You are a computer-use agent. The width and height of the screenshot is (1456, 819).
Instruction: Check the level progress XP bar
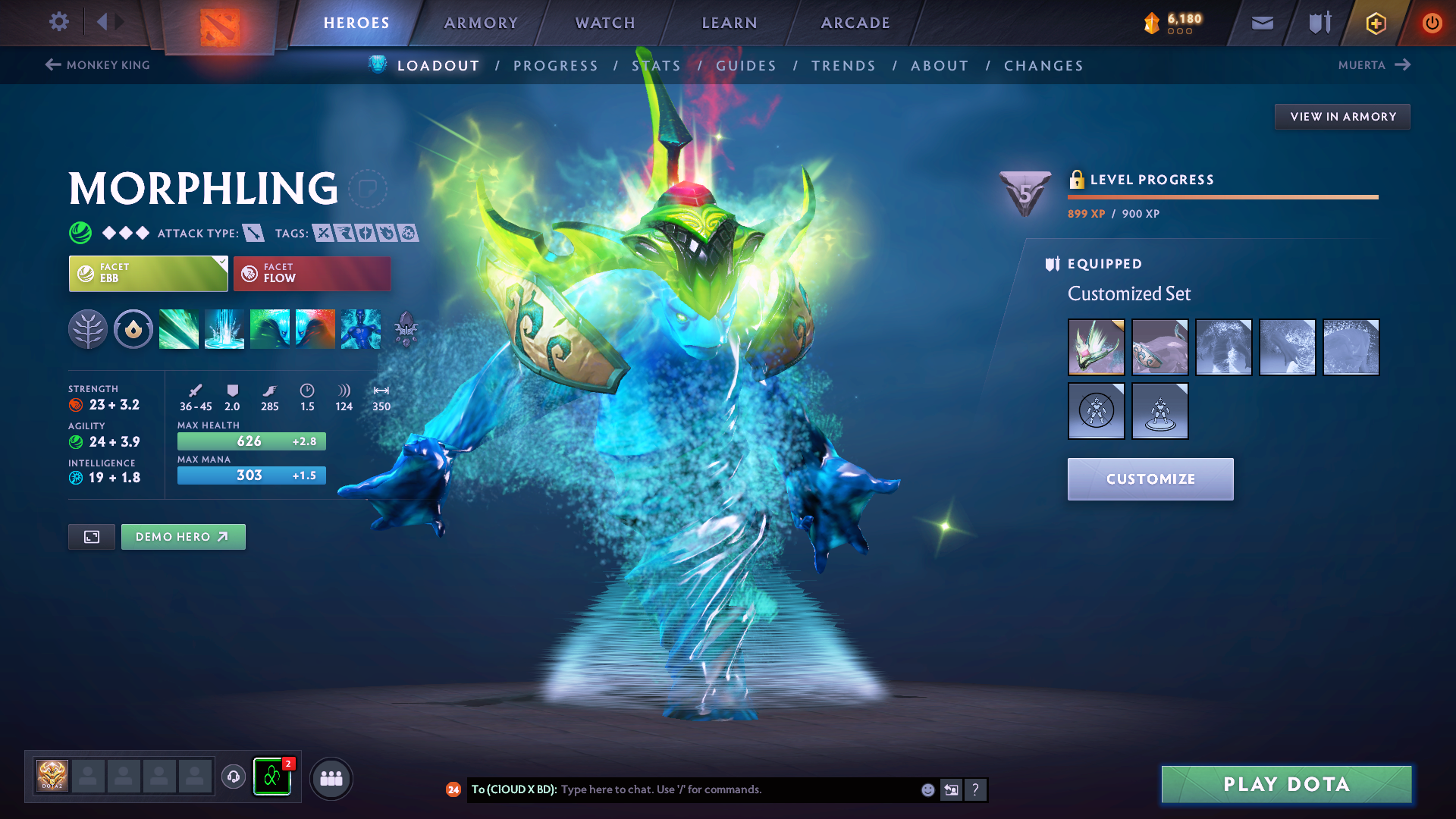coord(1222,198)
